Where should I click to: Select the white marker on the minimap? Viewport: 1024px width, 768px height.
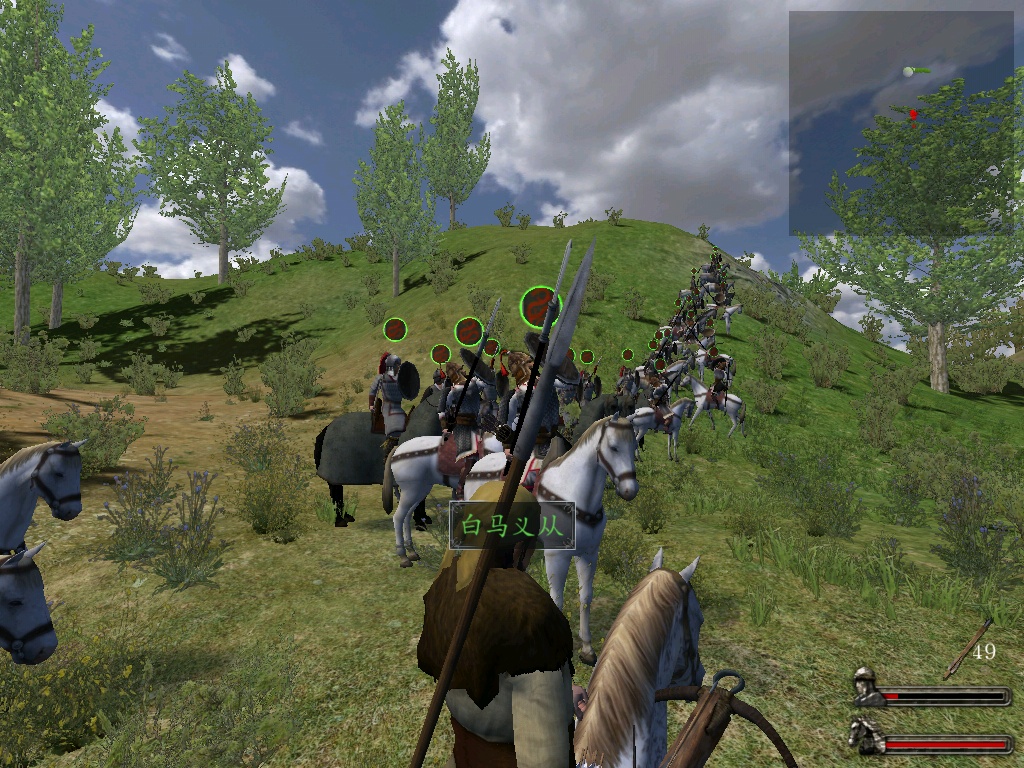908,71
